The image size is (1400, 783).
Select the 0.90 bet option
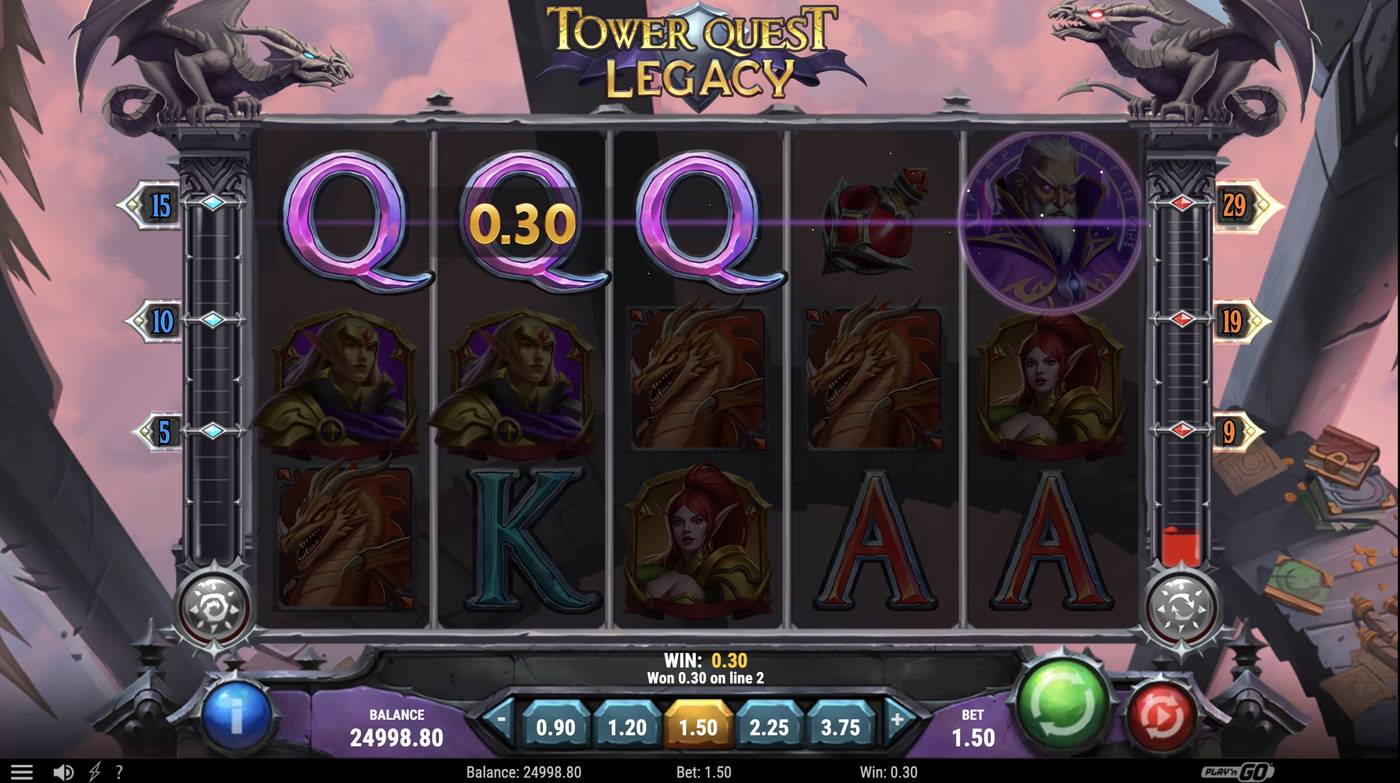(x=555, y=728)
